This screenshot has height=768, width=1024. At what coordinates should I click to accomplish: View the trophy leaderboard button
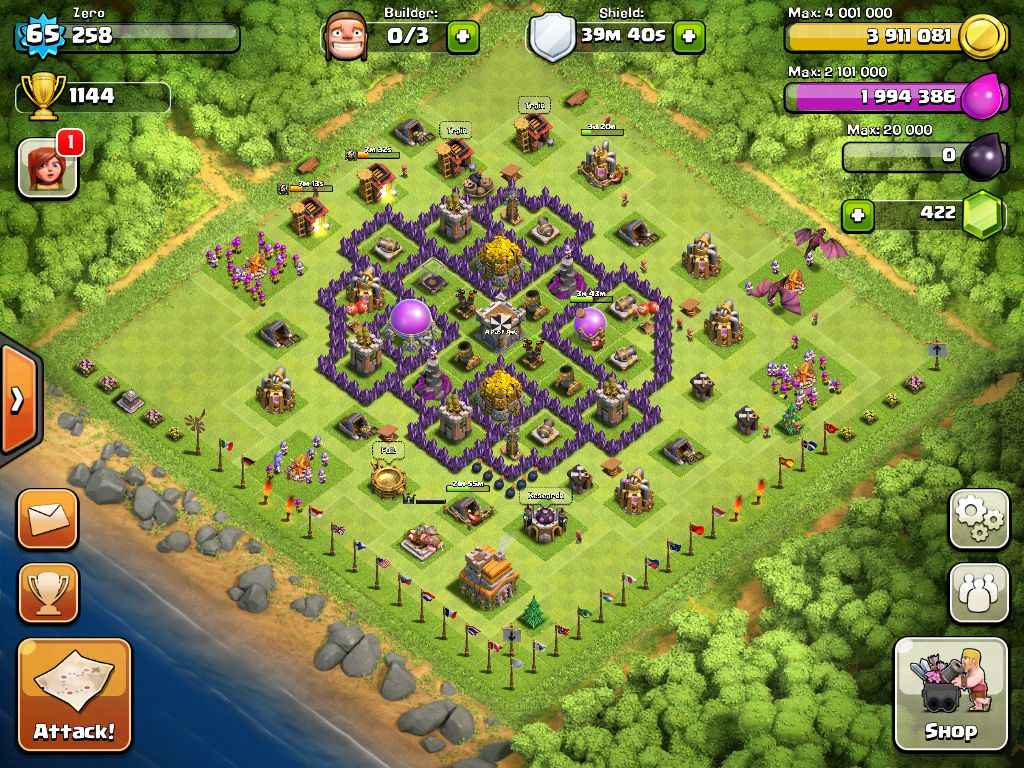click(x=47, y=592)
